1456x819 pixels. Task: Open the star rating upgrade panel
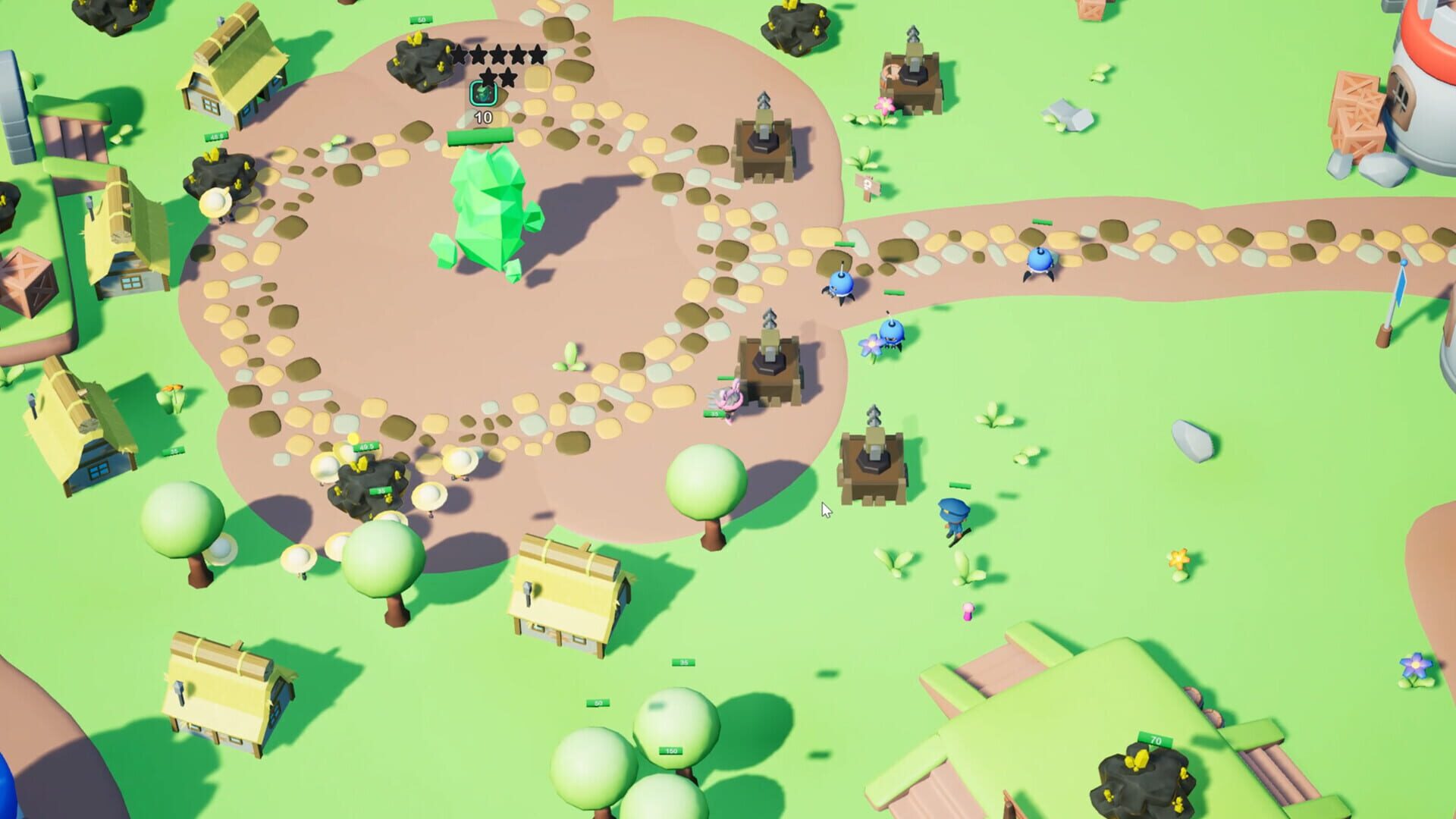coord(498,66)
